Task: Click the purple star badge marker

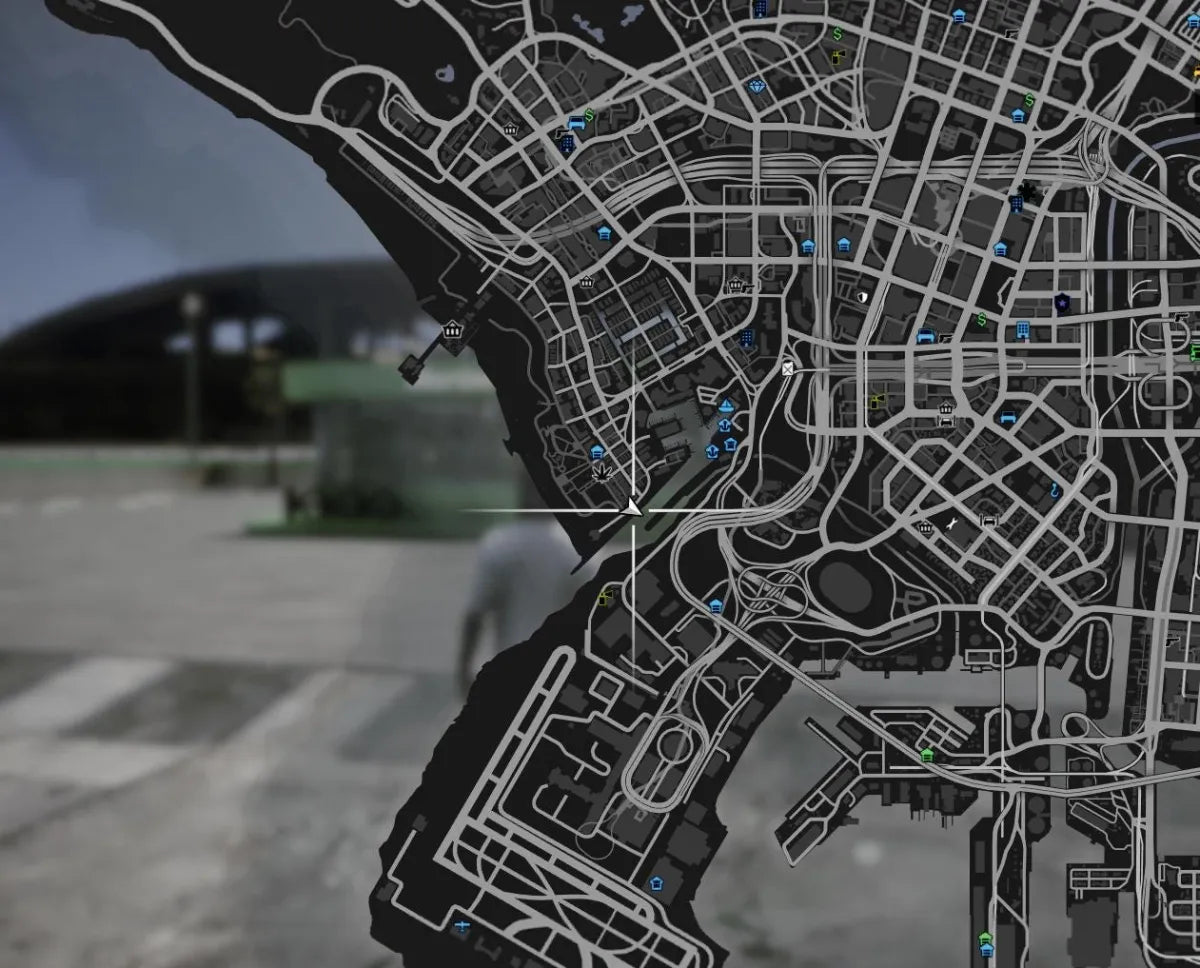Action: [x=1060, y=302]
